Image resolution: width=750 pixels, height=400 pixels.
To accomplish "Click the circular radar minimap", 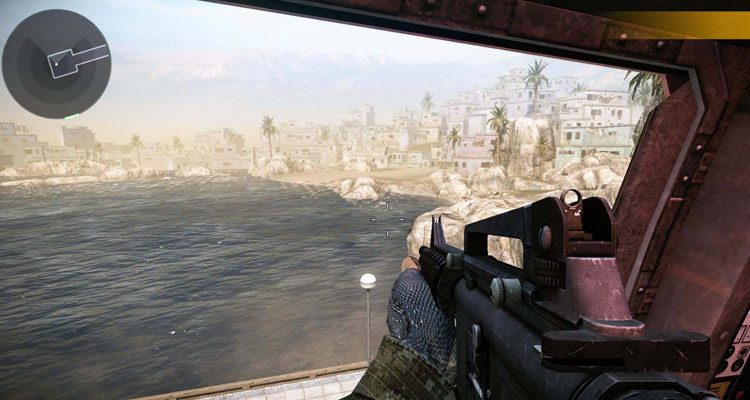I will tap(56, 64).
